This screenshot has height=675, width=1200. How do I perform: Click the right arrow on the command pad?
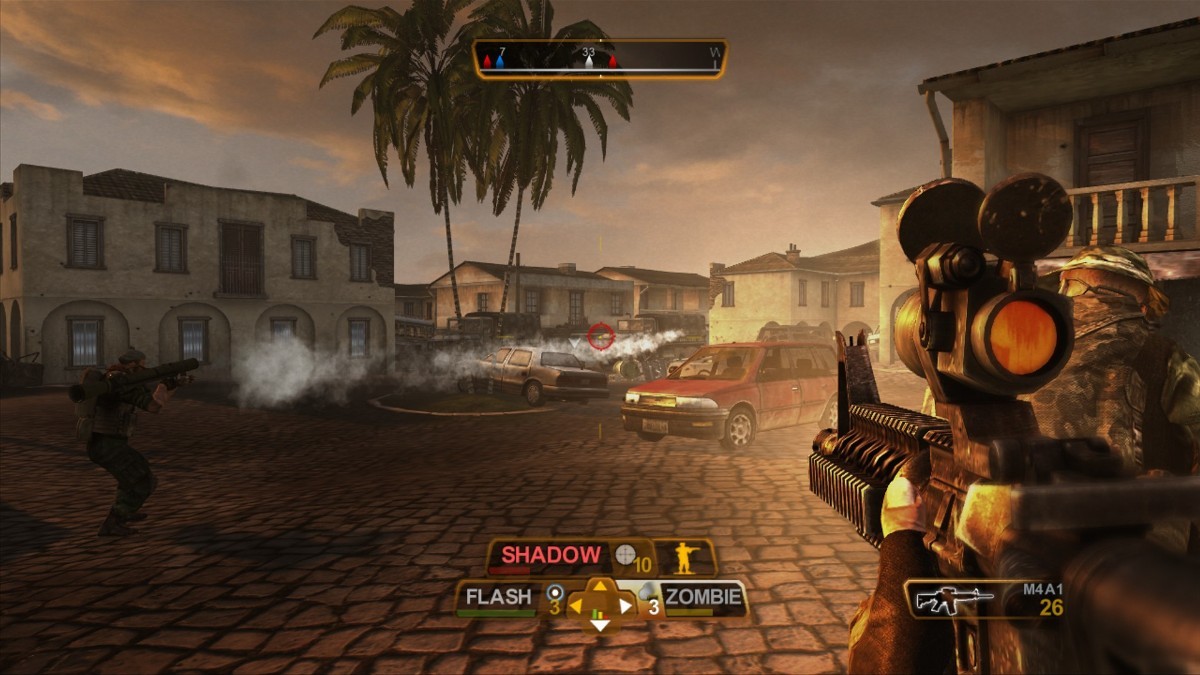[624, 605]
